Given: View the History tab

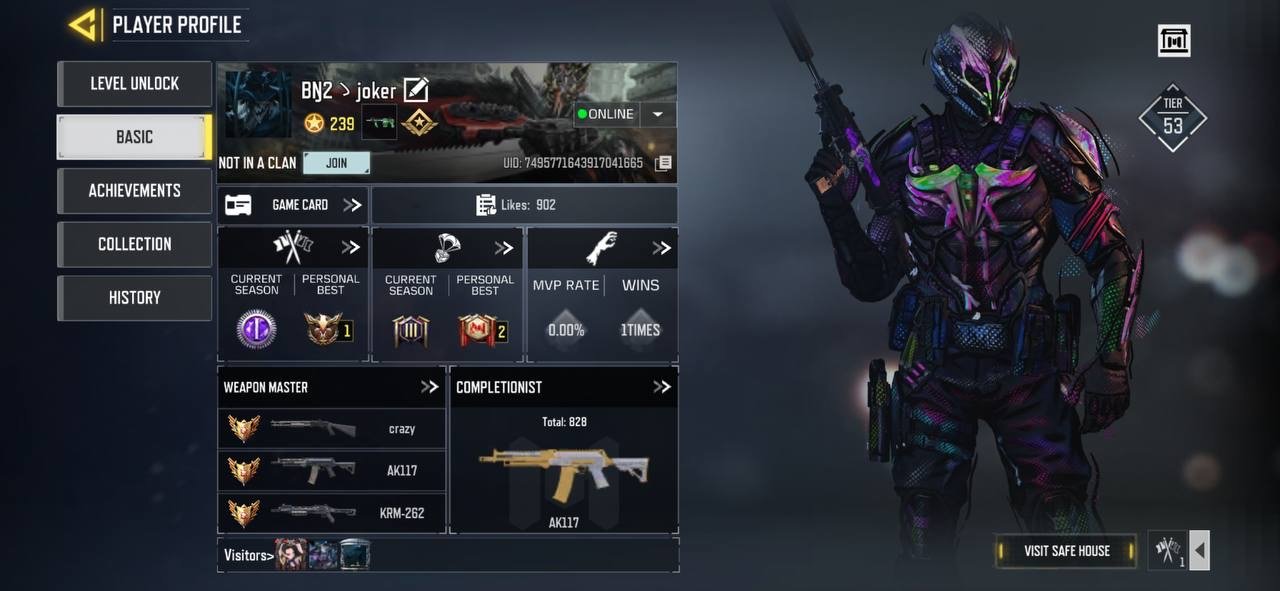Looking at the screenshot, I should click(134, 298).
